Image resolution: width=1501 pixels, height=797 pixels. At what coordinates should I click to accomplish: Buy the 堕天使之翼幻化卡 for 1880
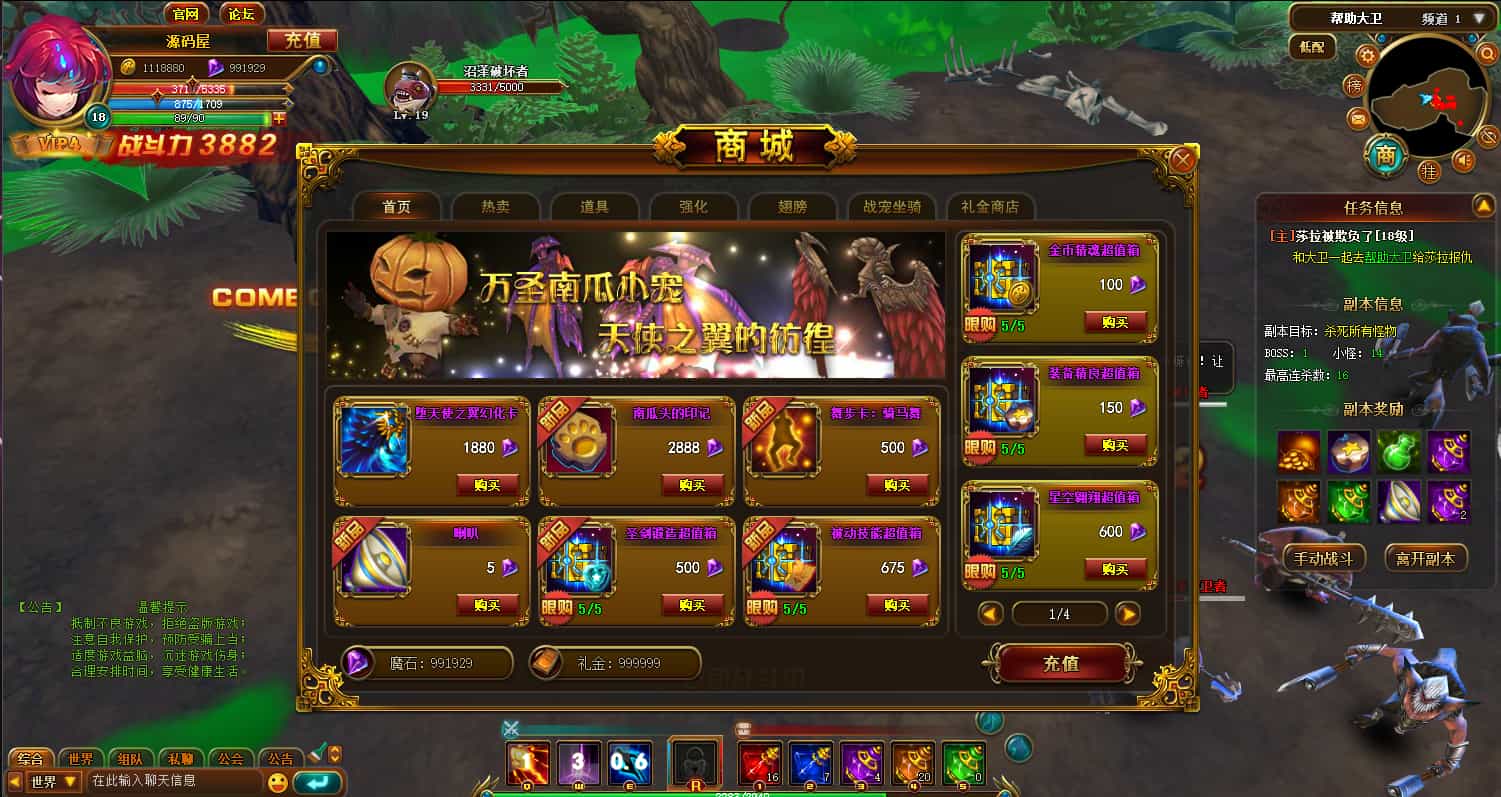tap(487, 485)
